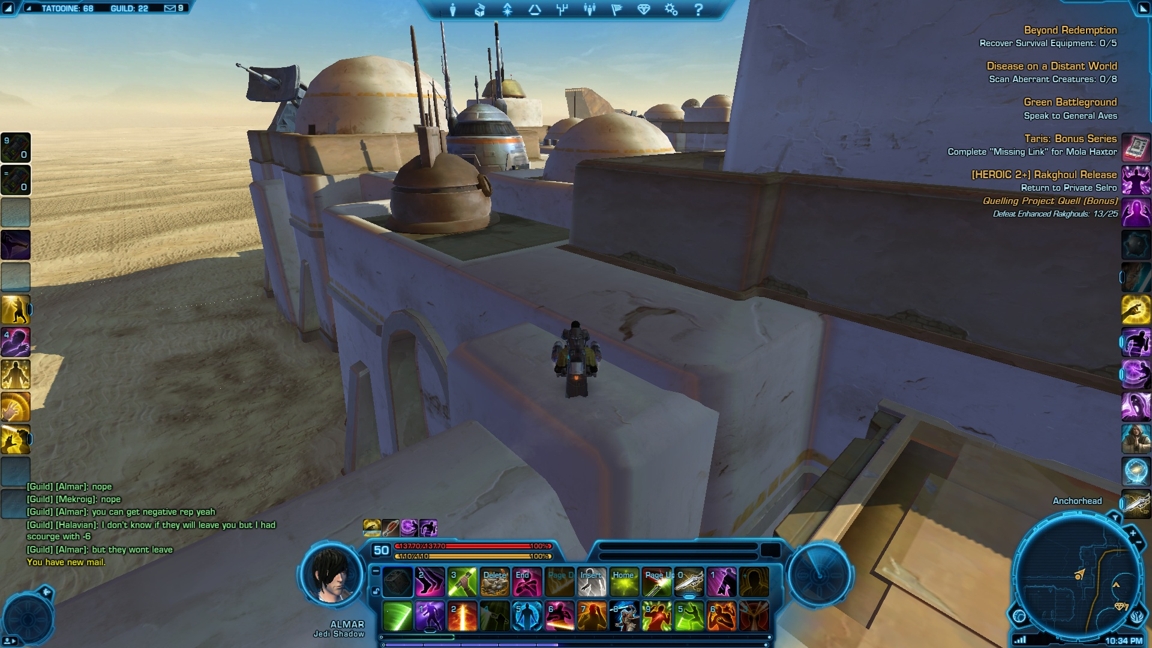Open the question mark help menu
1152x648 pixels.
698,10
